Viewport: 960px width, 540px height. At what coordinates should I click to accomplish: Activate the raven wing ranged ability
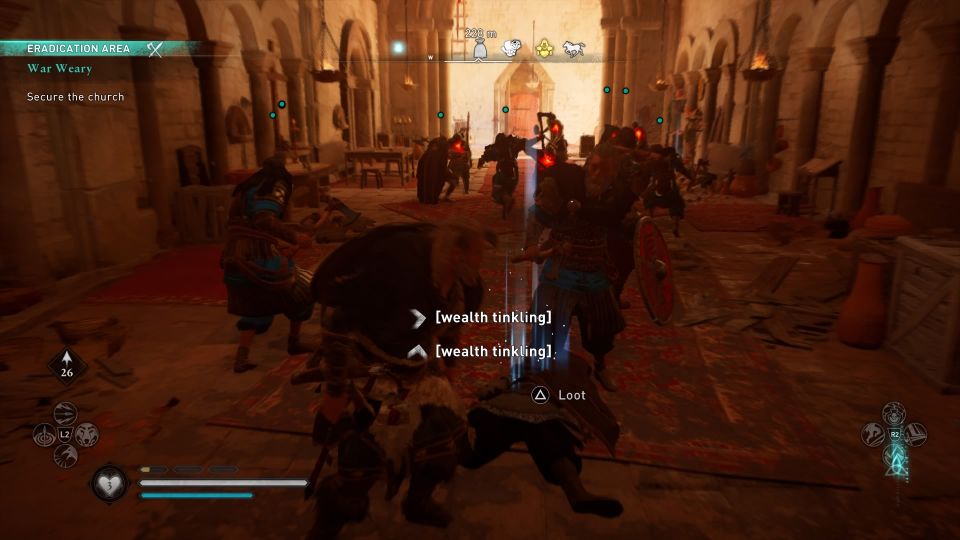[x=65, y=456]
